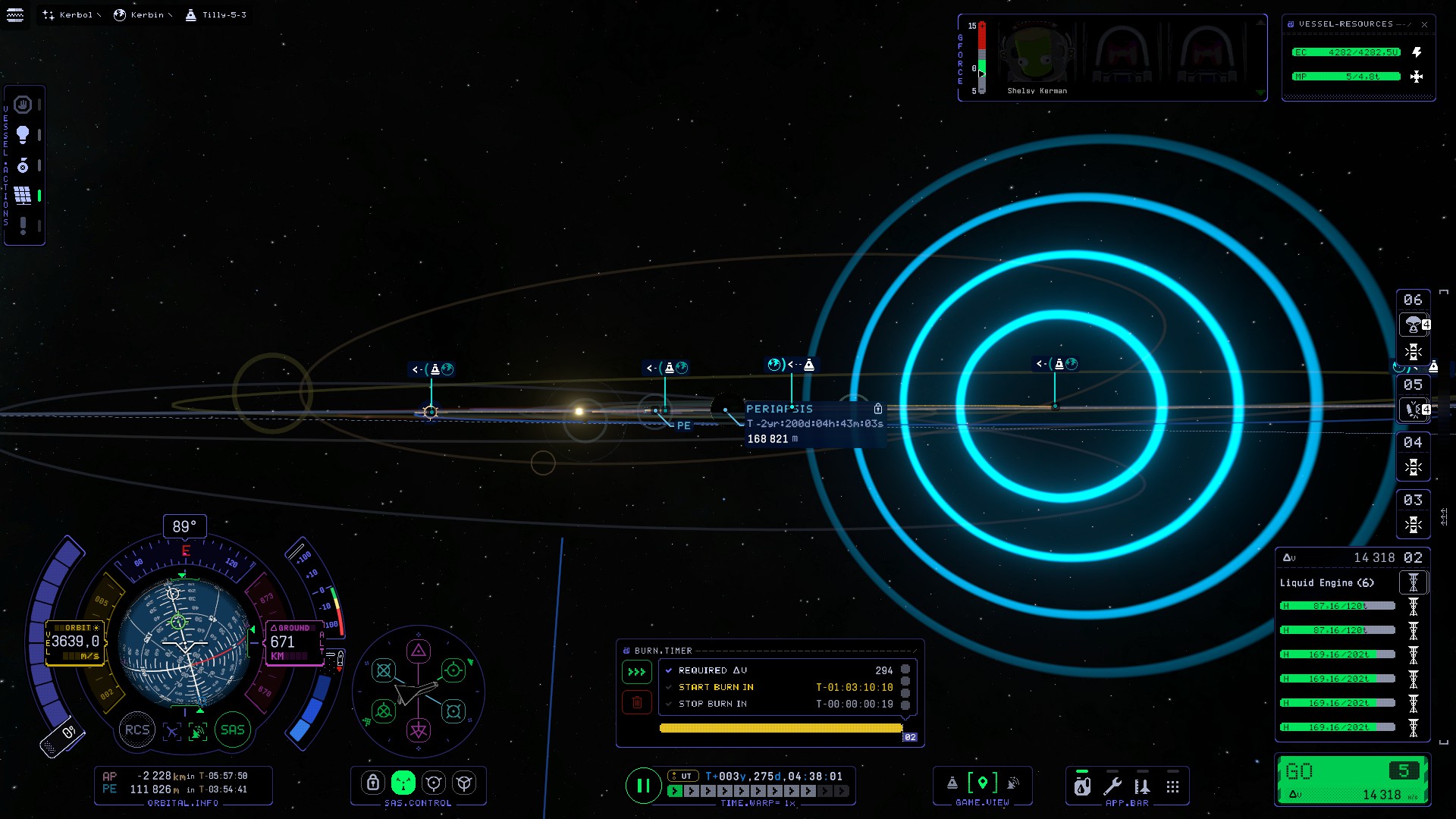Viewport: 1456px width, 819px height.
Task: Toggle the lights bulb vessel action
Action: point(23,135)
